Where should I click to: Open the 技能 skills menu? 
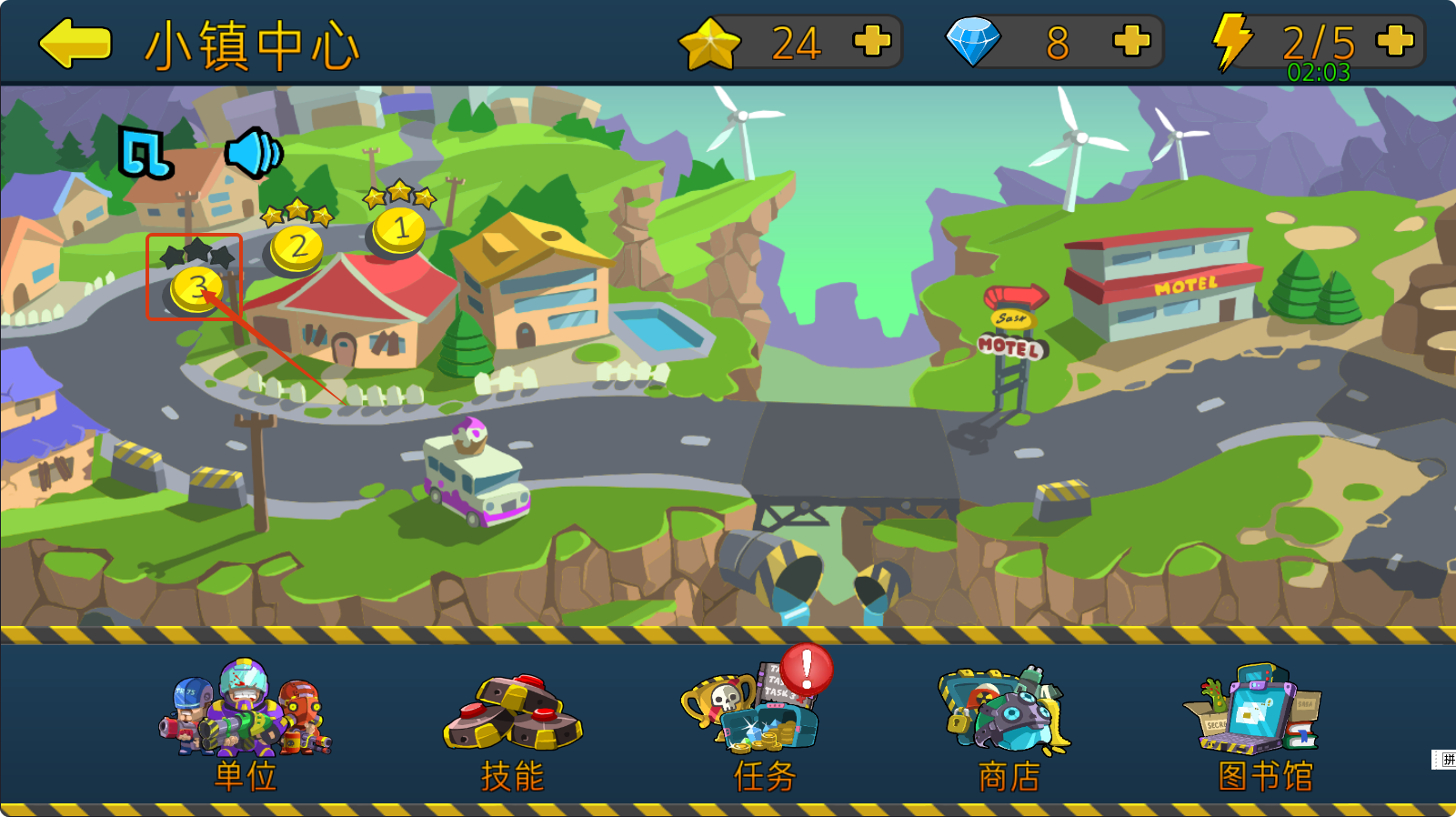[x=513, y=728]
